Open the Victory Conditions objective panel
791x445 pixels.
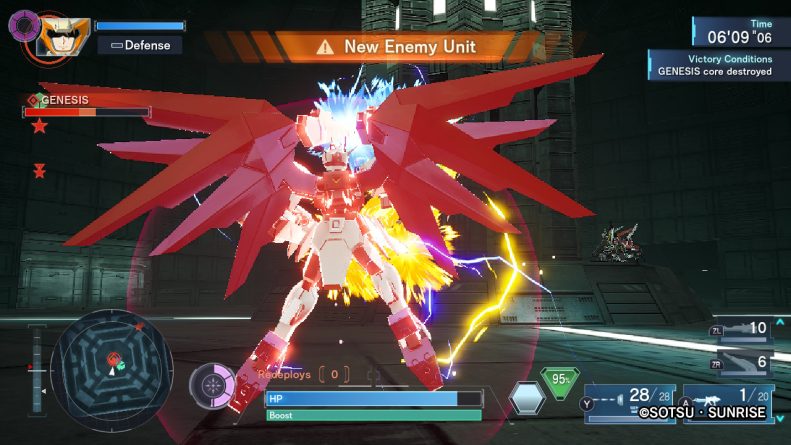(714, 66)
